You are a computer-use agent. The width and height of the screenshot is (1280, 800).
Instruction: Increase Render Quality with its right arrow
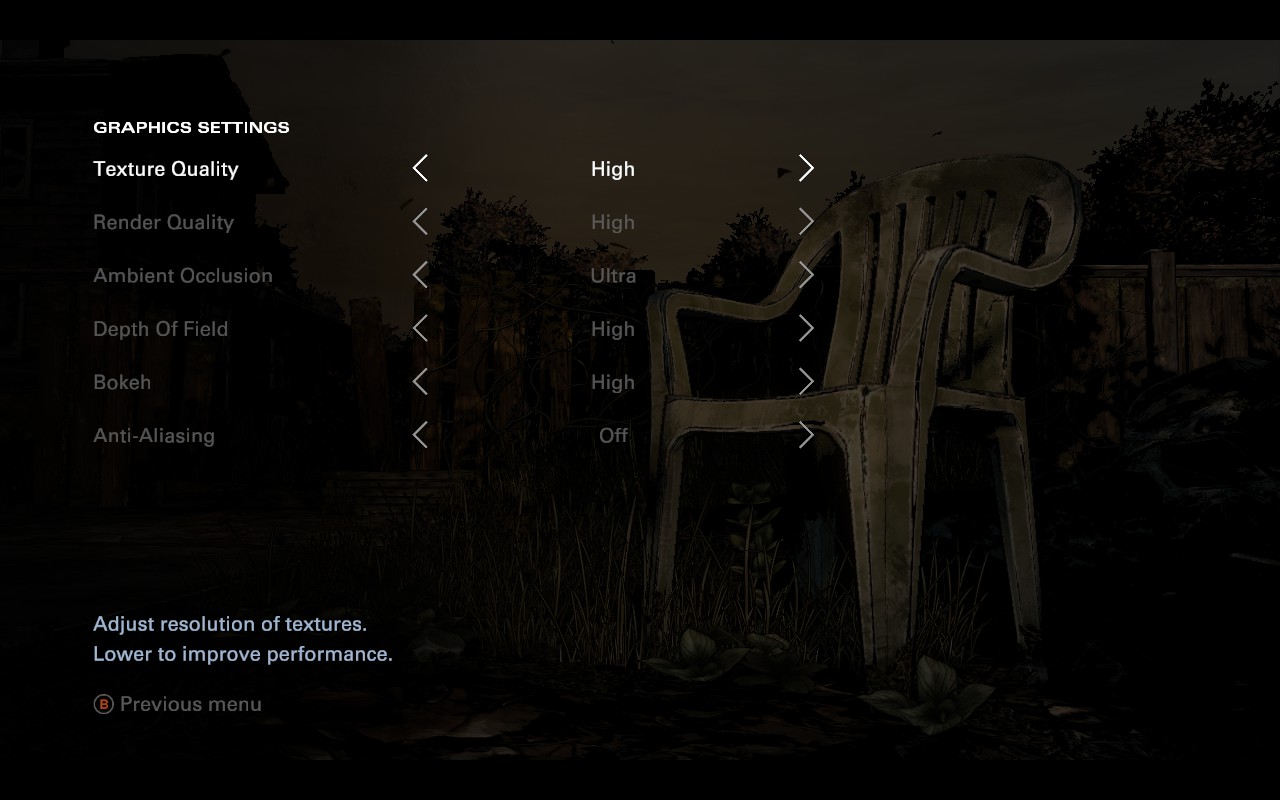point(806,222)
